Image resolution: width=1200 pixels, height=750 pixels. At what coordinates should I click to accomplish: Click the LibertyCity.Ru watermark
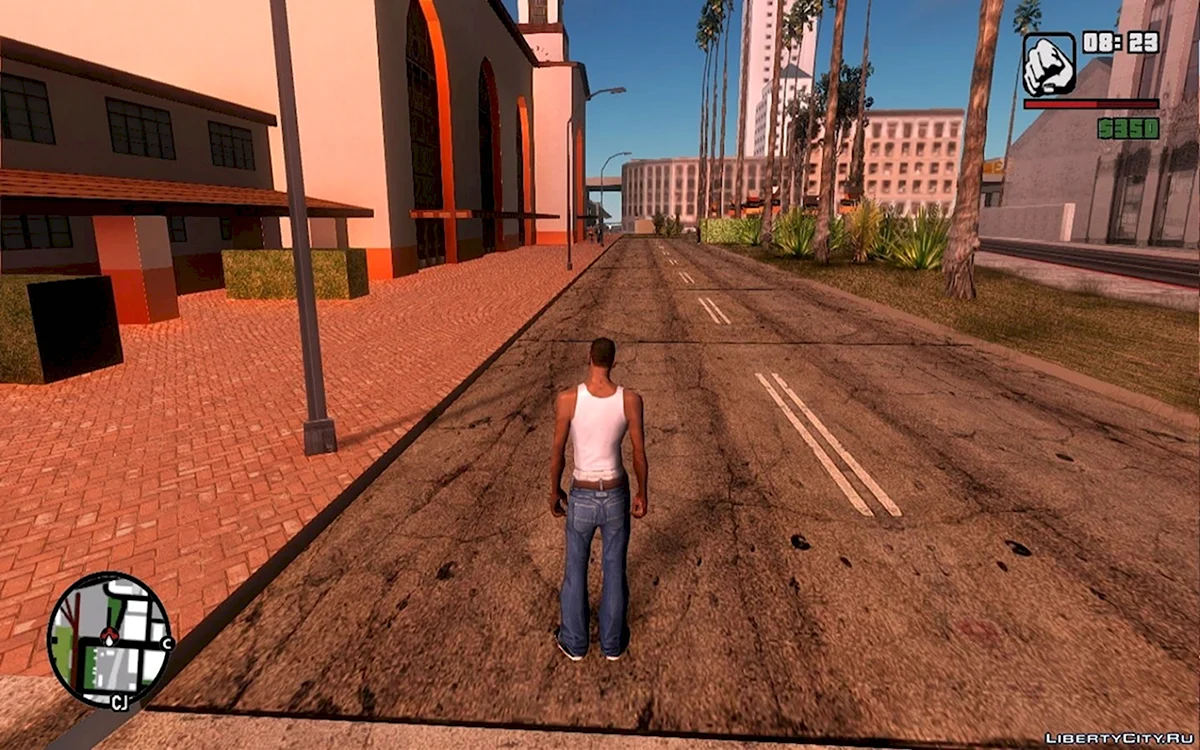pyautogui.click(x=1118, y=738)
